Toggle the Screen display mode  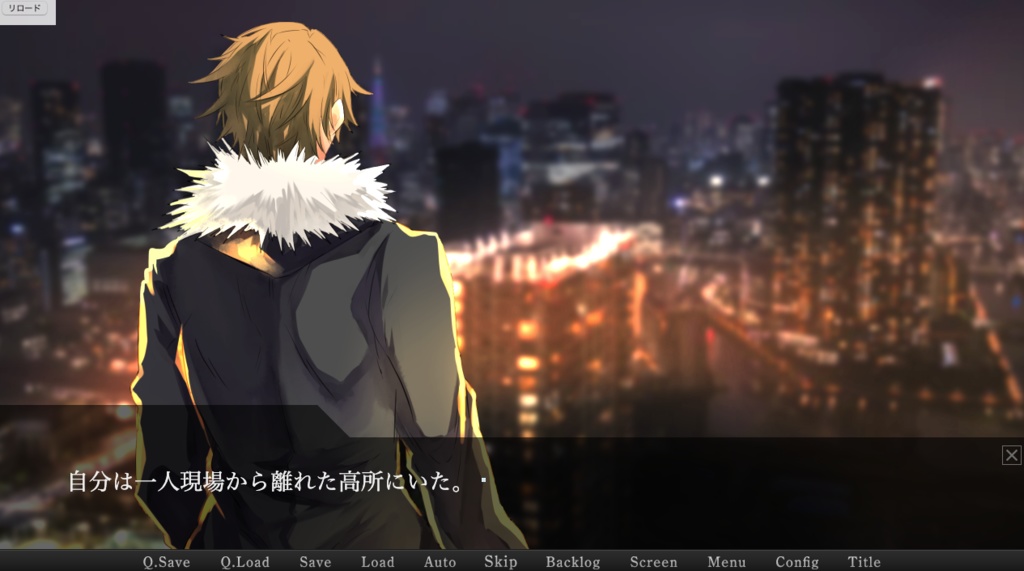tap(654, 562)
